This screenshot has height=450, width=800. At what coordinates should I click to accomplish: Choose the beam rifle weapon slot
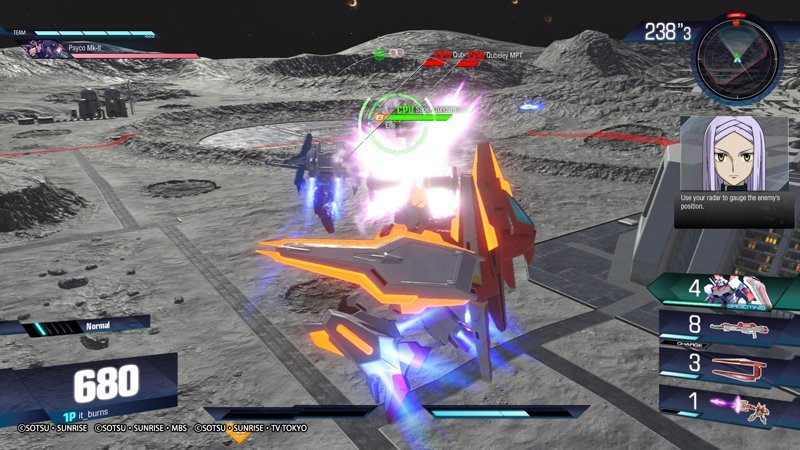[x=726, y=325]
